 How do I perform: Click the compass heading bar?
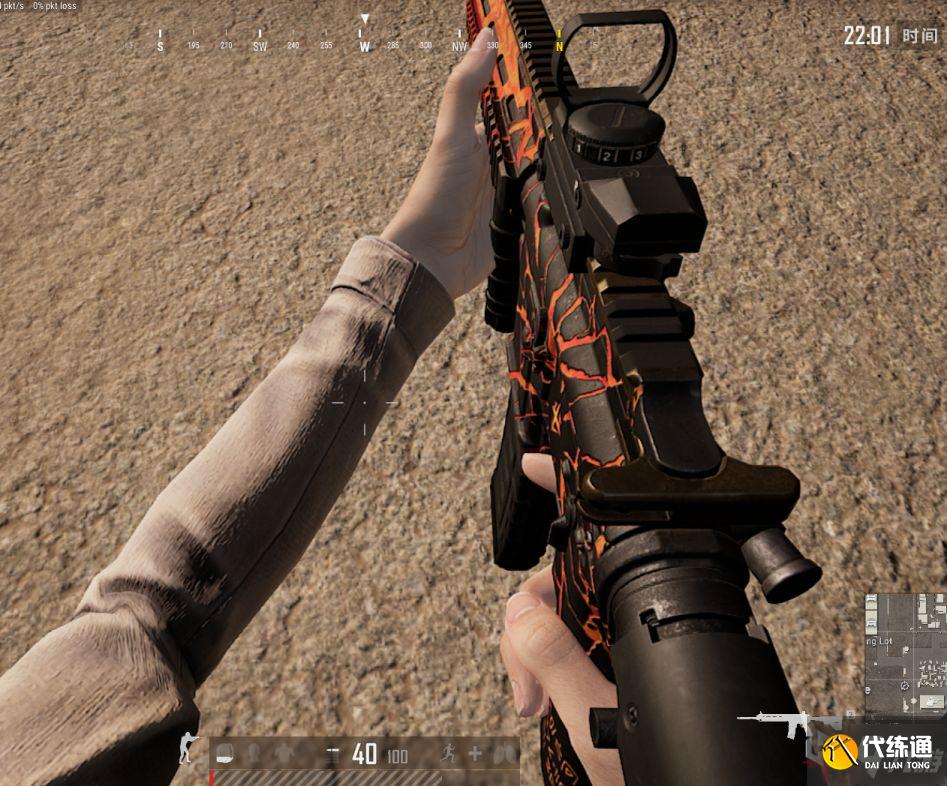pyautogui.click(x=364, y=44)
